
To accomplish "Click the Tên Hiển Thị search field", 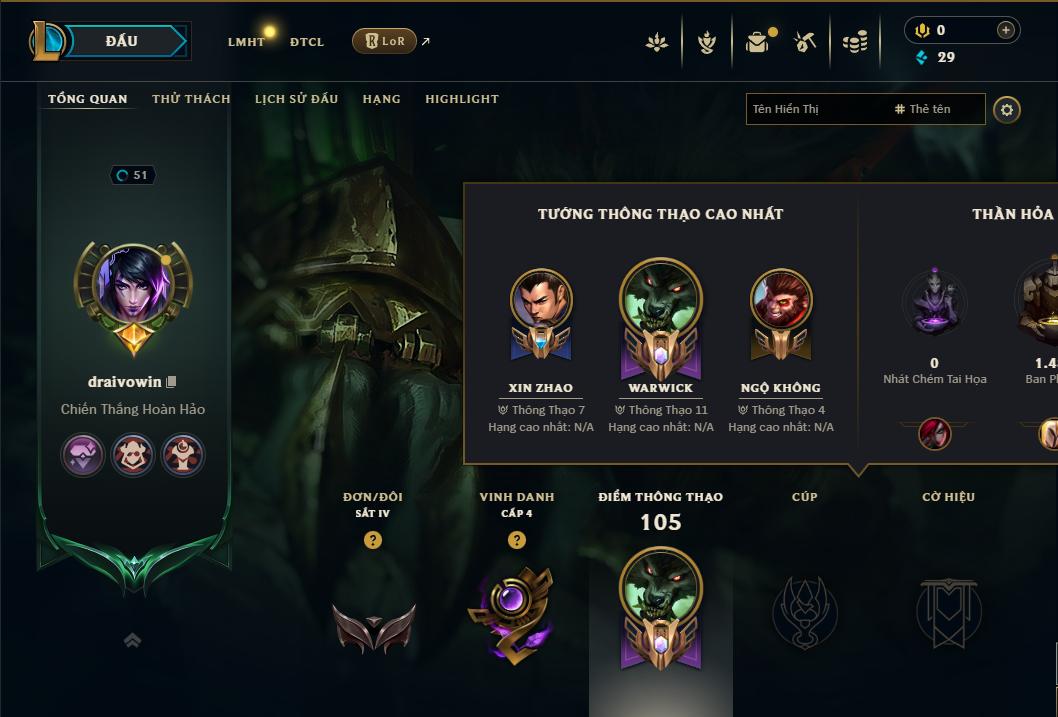I will click(x=815, y=109).
